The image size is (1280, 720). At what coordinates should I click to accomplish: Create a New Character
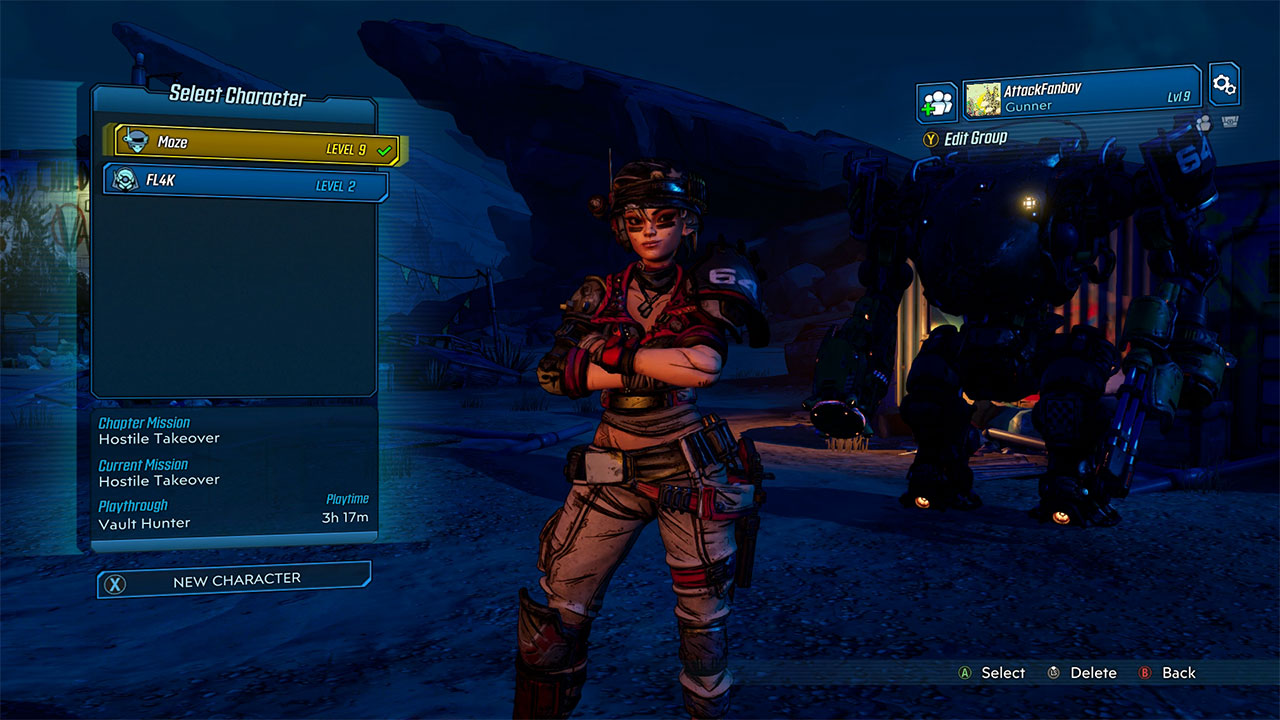[x=238, y=578]
